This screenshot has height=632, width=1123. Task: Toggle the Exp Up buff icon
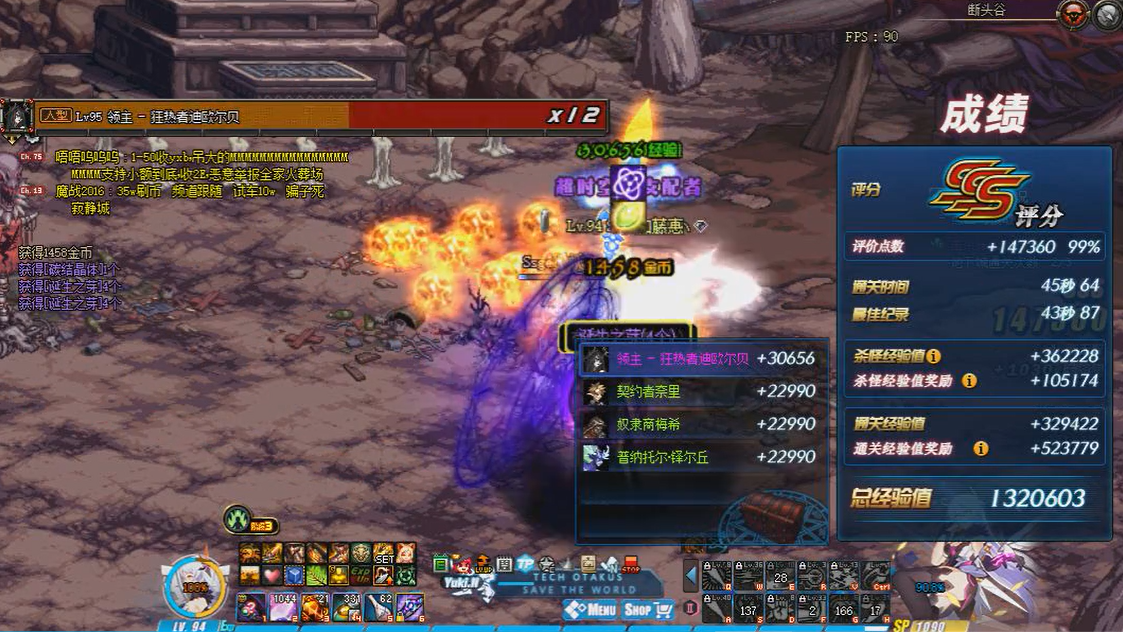click(361, 575)
